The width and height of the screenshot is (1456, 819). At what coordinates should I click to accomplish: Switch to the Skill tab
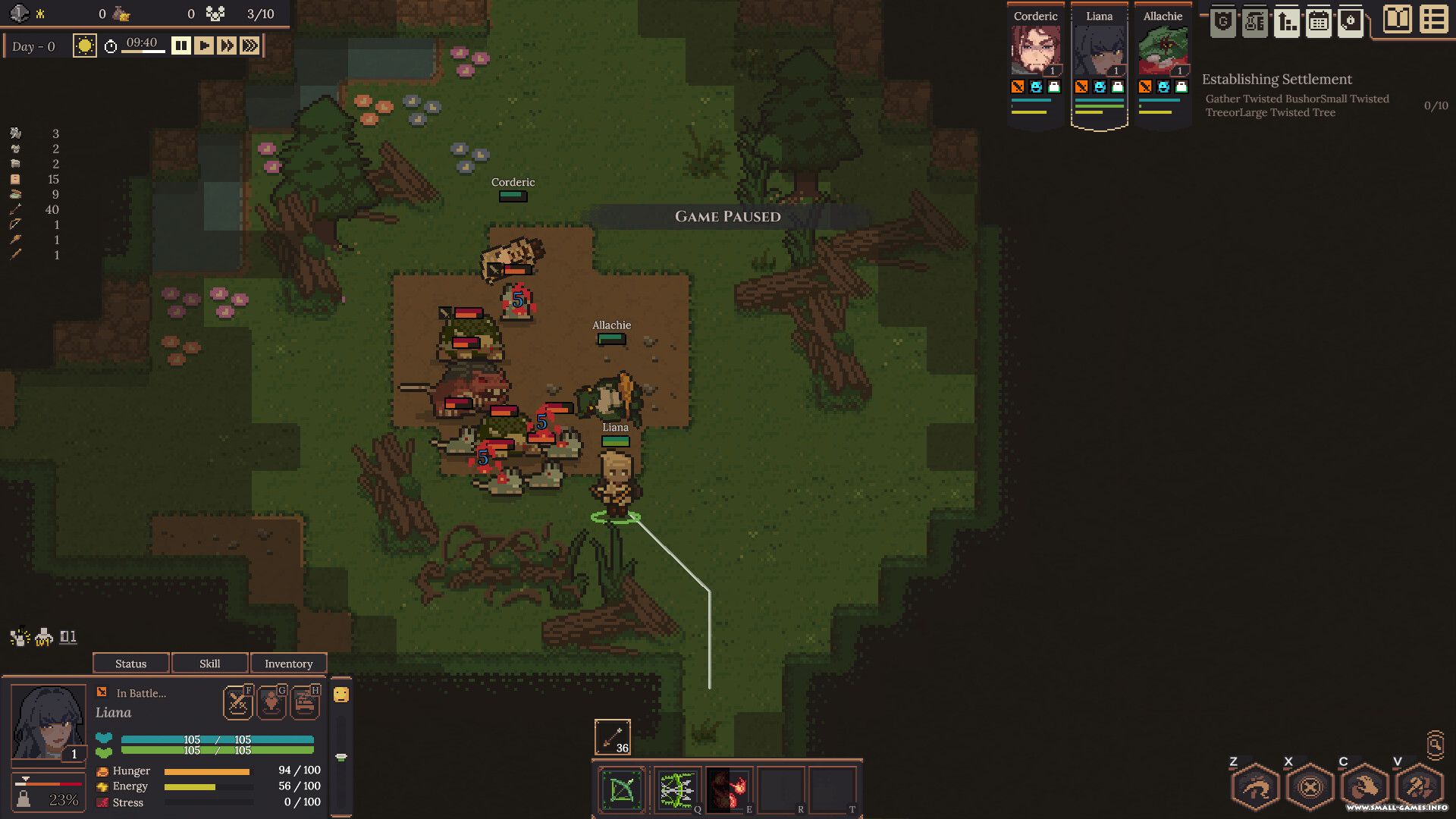pyautogui.click(x=210, y=664)
